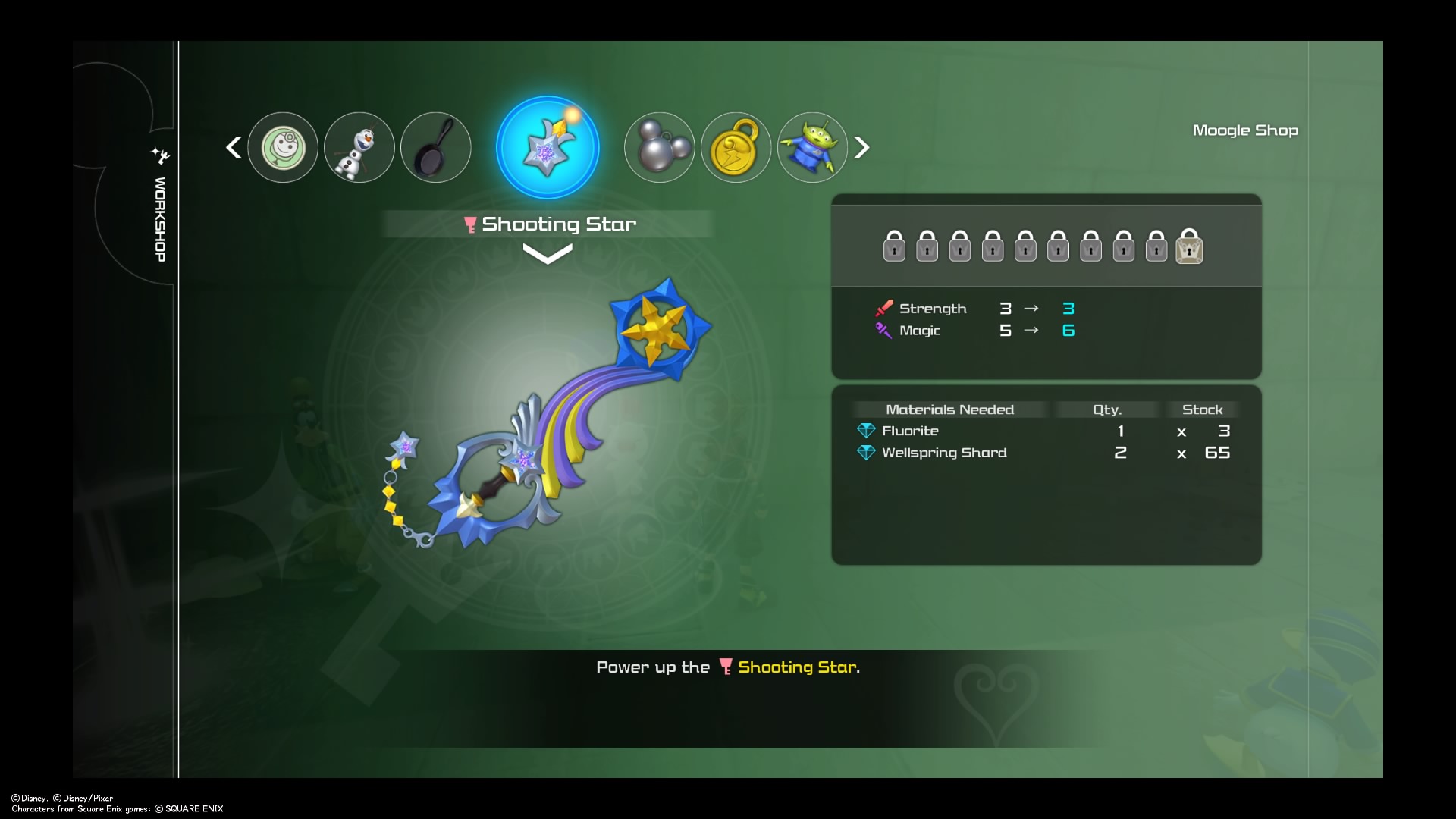Click the Fluorite gem icon
The image size is (1456, 819).
pyautogui.click(x=867, y=430)
